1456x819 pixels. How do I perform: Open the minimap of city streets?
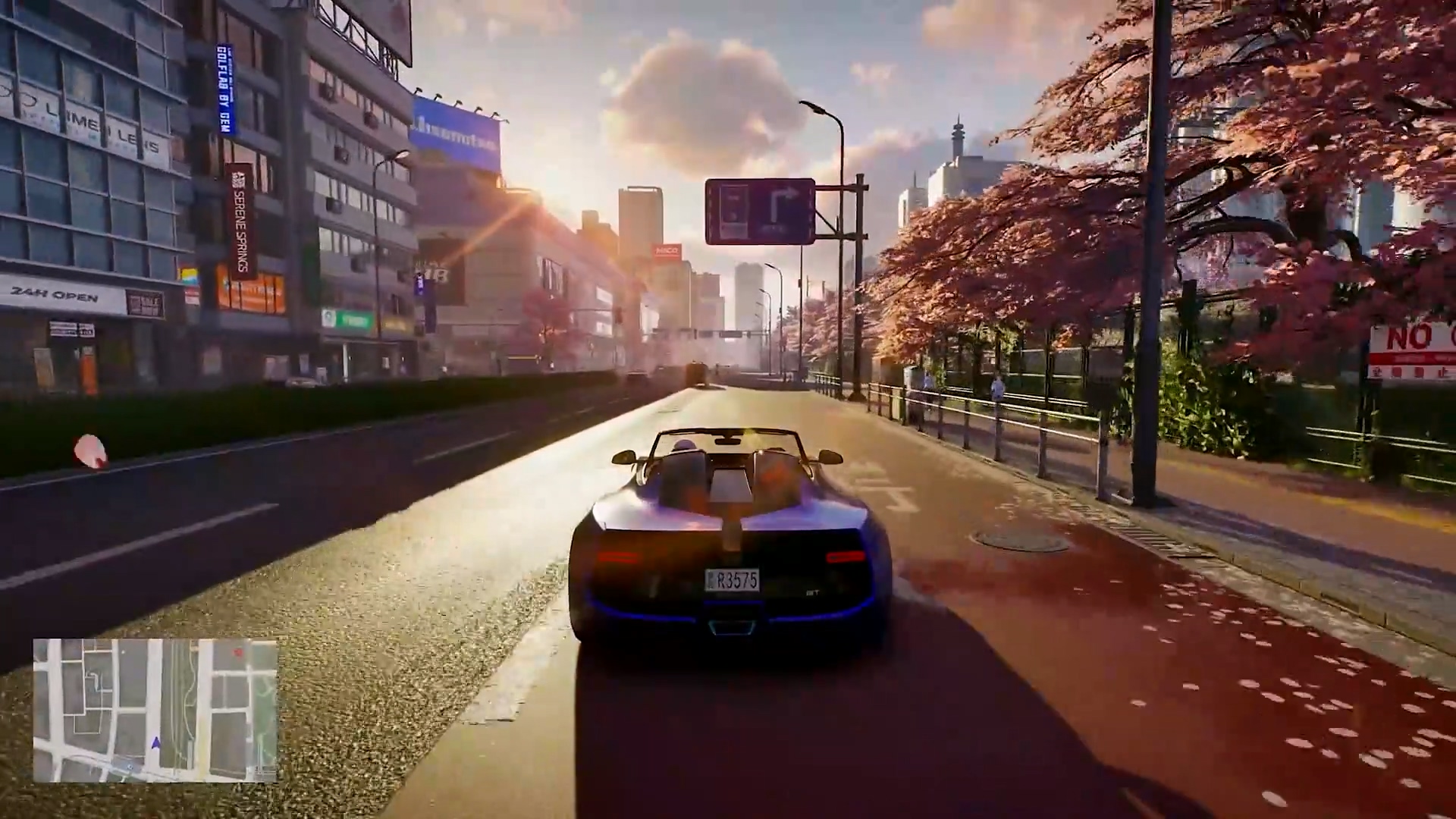tap(155, 710)
